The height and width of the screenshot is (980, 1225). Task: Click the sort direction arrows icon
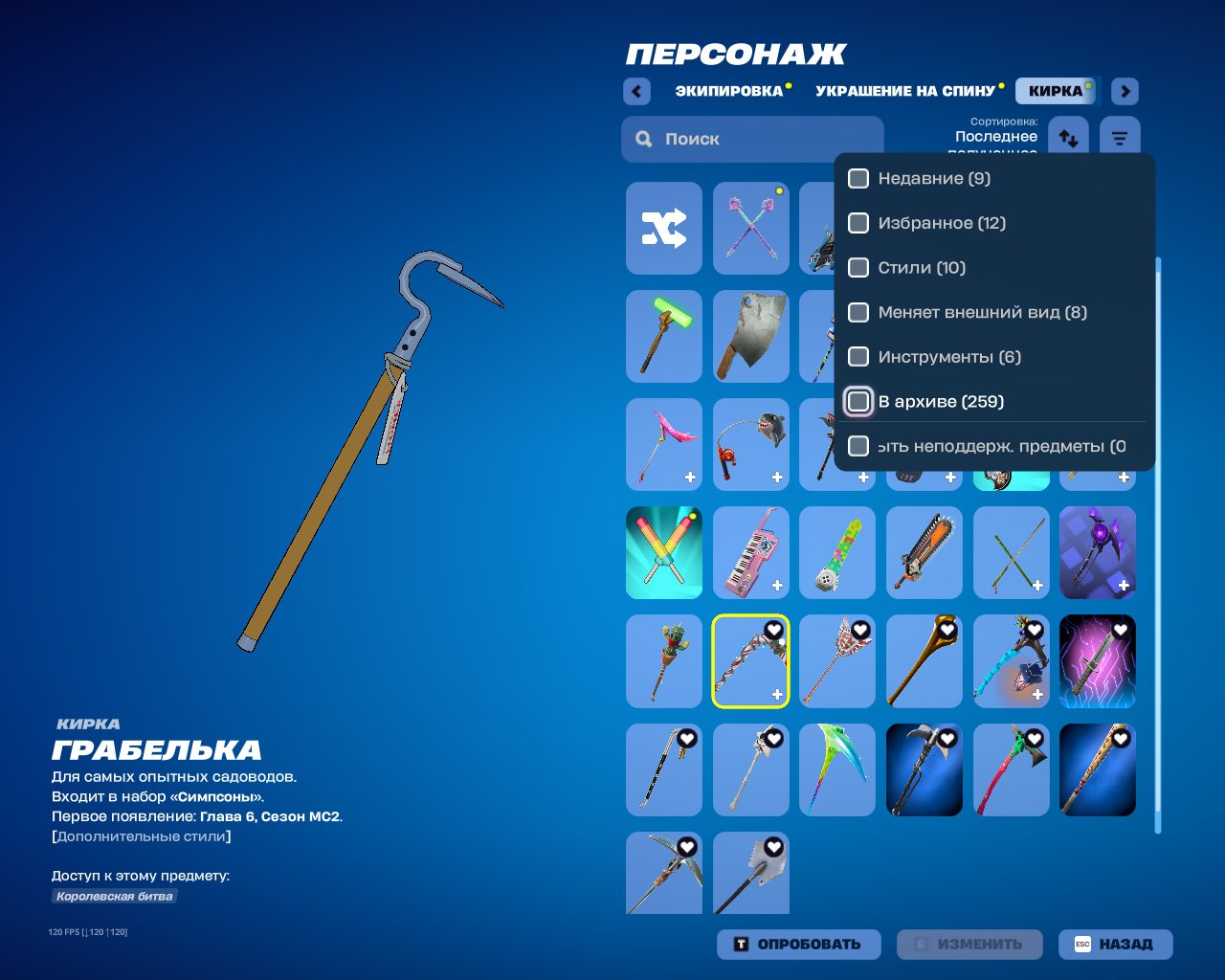tap(1068, 136)
